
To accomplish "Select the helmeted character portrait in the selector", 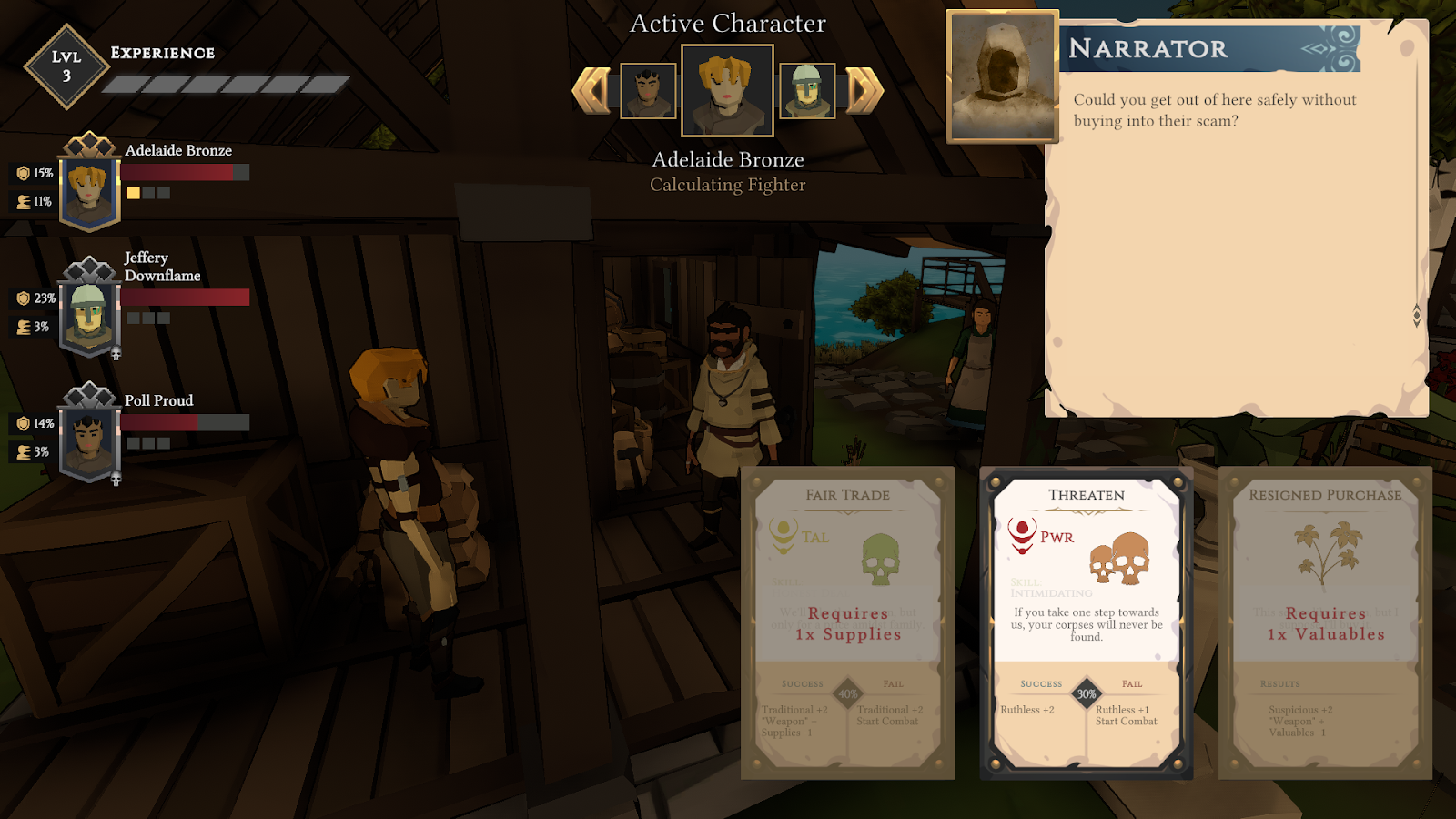I will point(807,91).
